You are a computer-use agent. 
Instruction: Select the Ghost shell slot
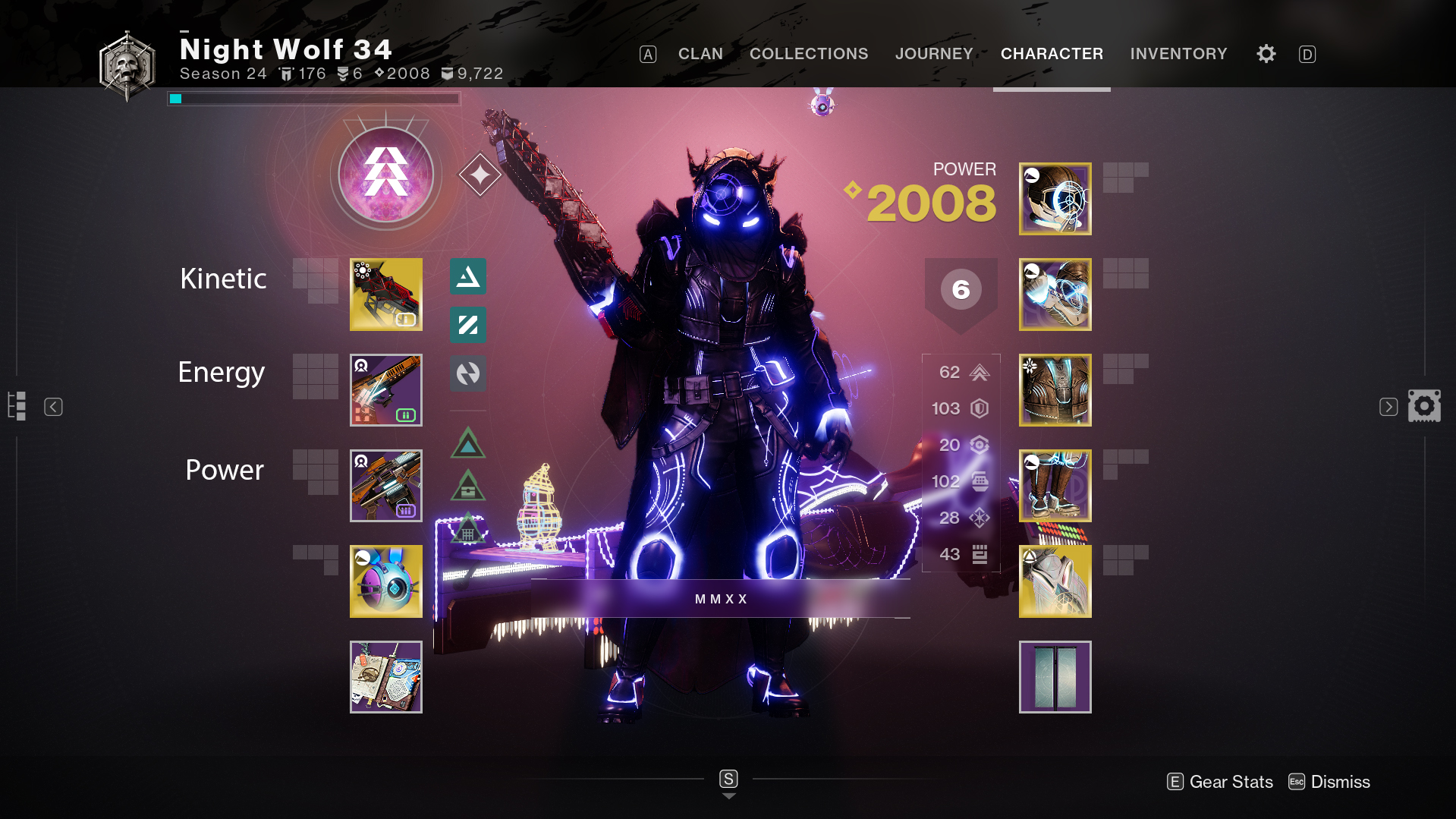[x=385, y=581]
